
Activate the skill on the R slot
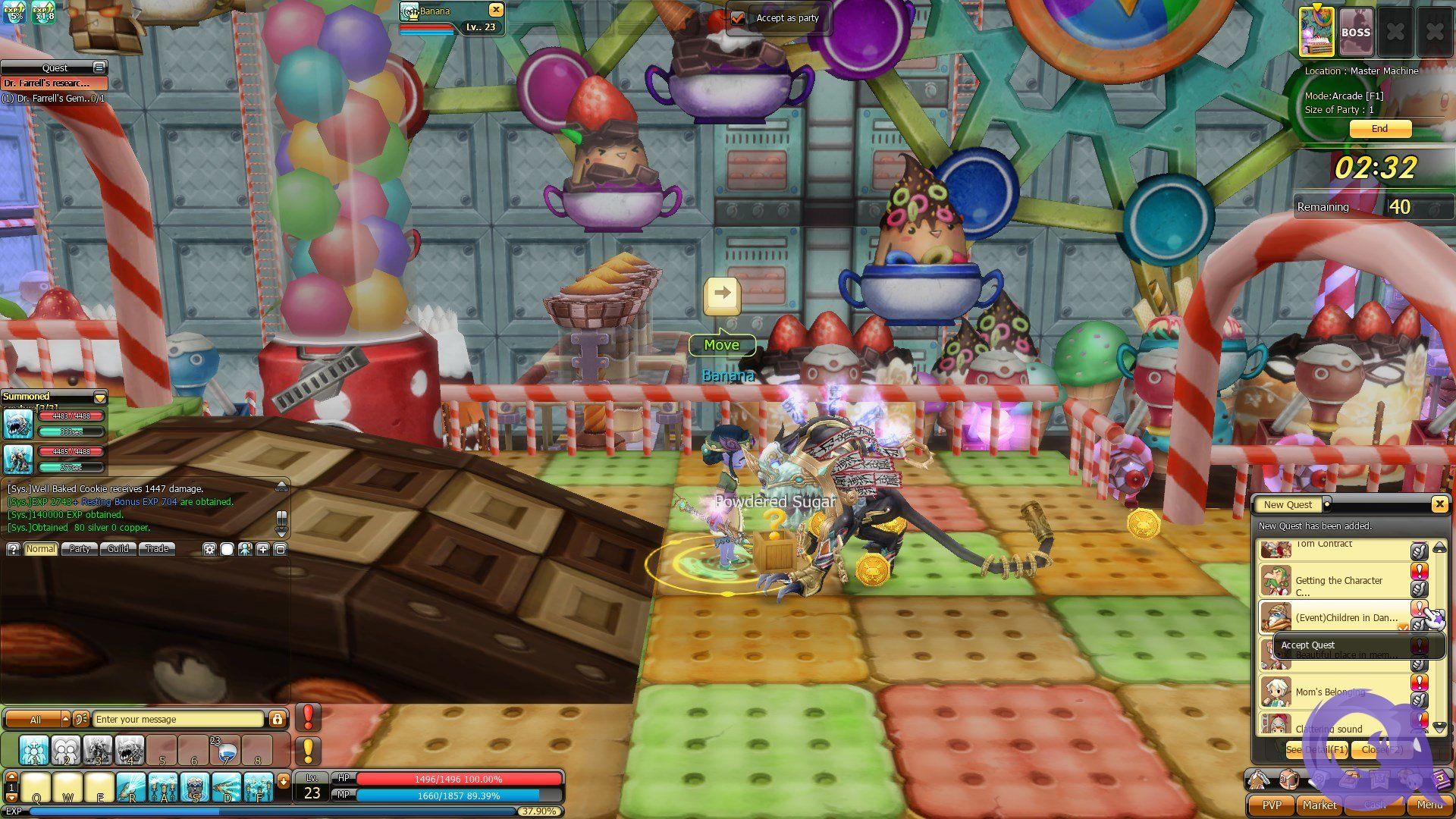(x=131, y=788)
